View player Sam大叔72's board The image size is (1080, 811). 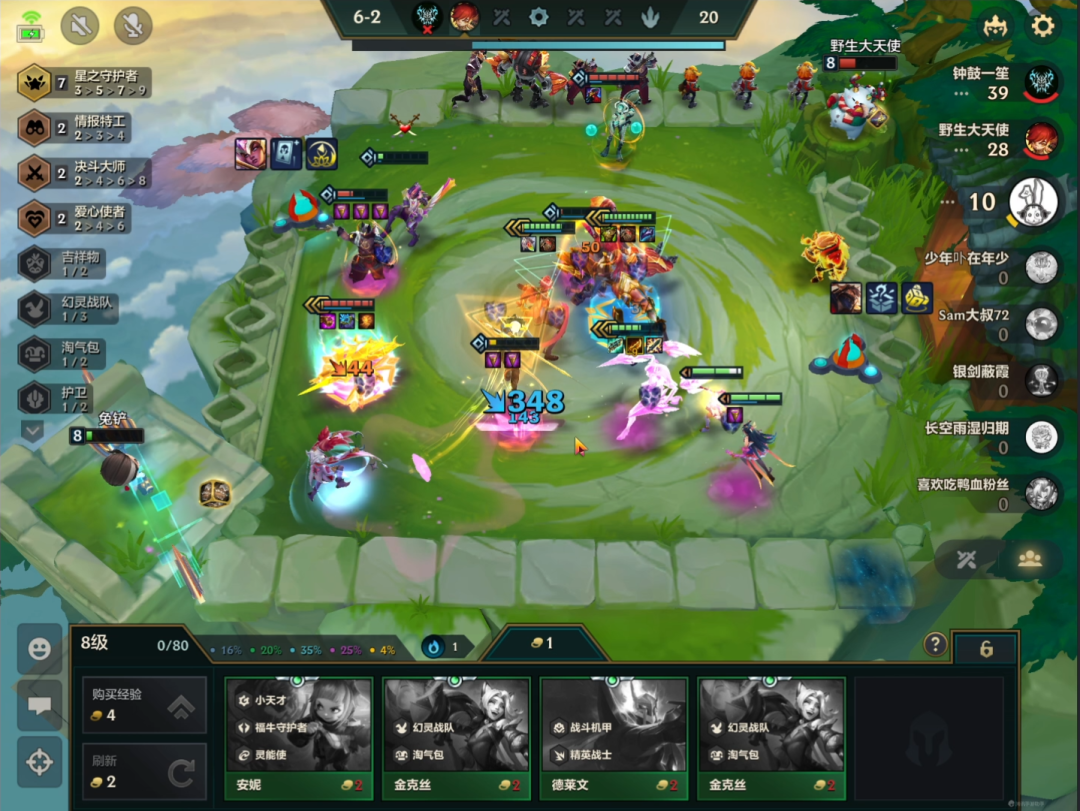1042,323
